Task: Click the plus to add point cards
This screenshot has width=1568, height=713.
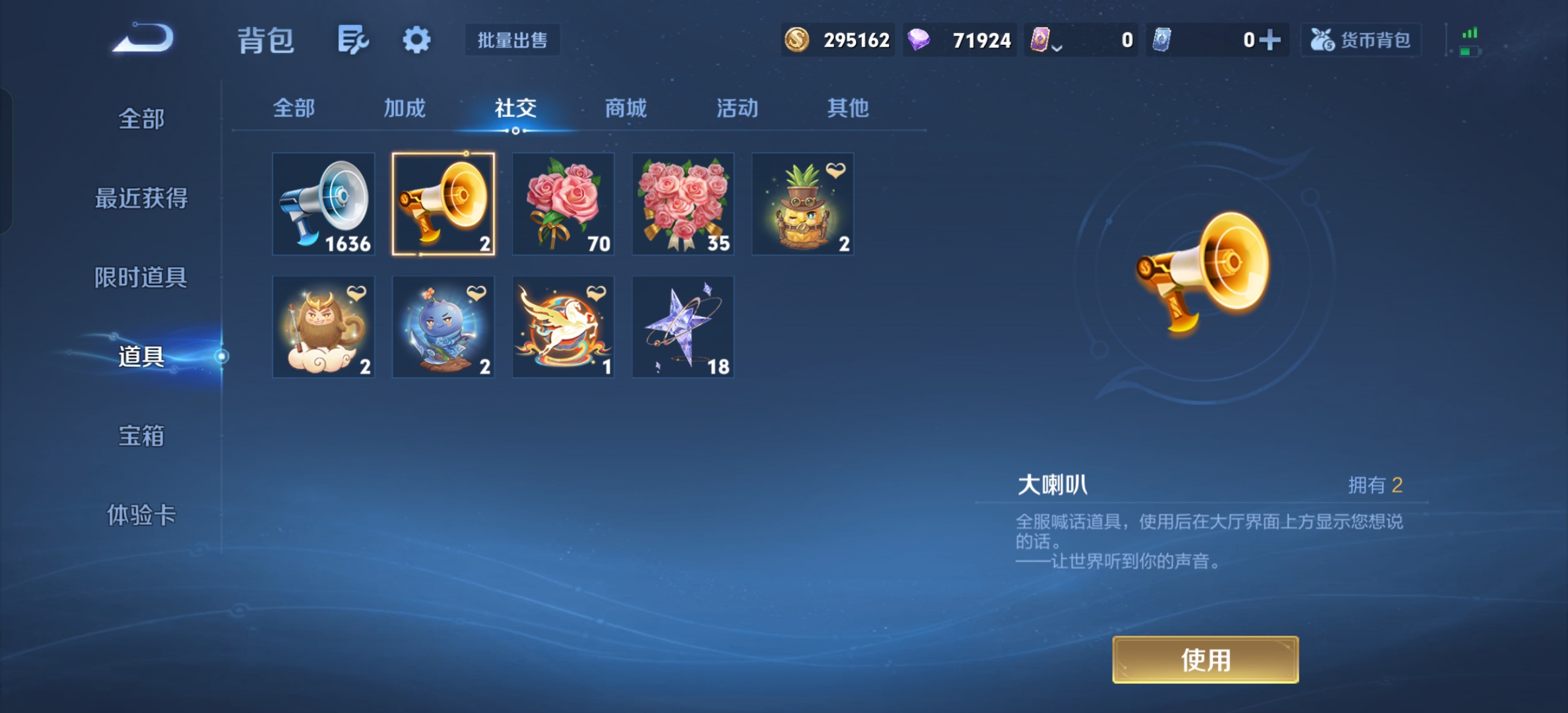Action: (1272, 40)
